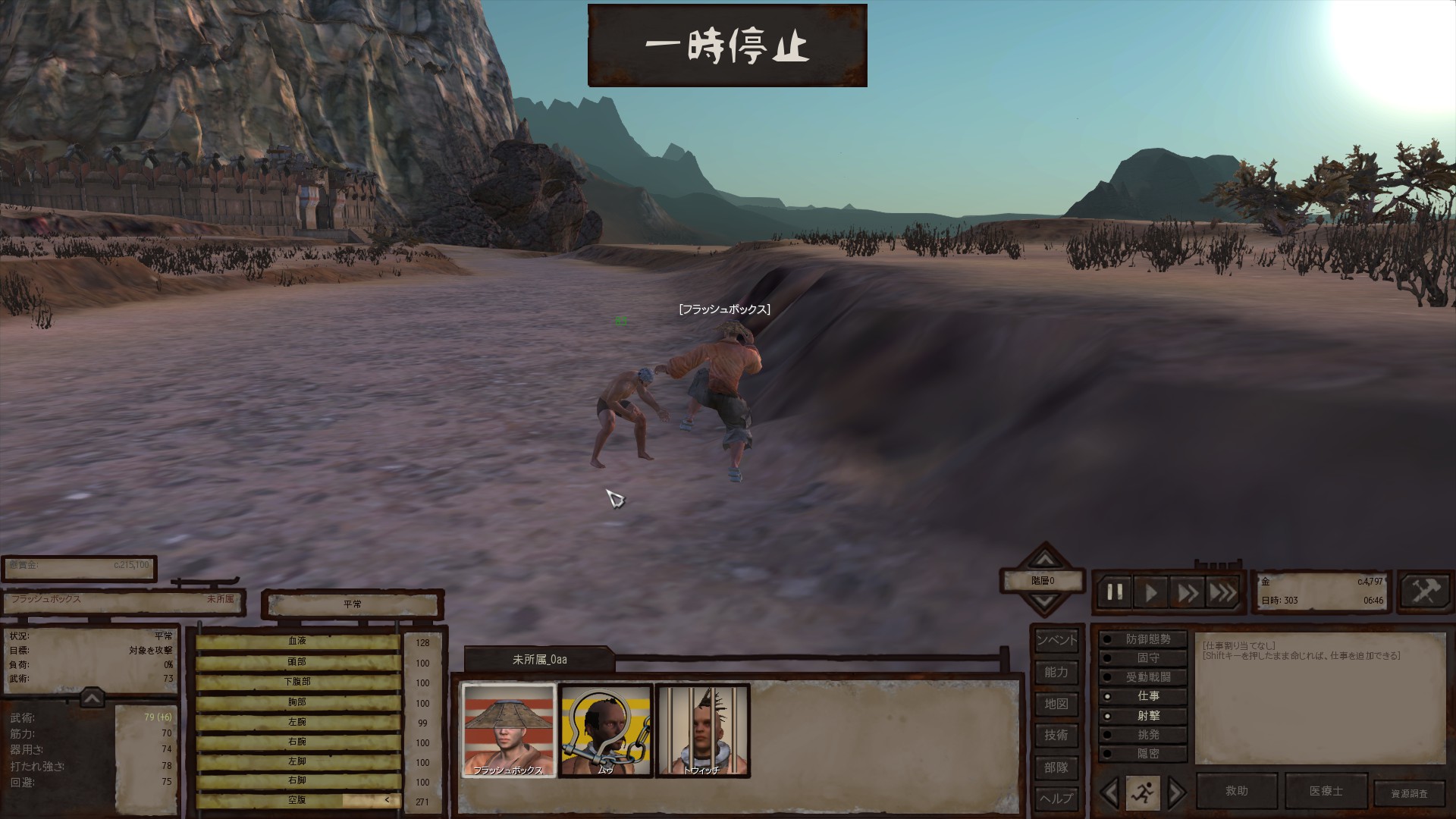The width and height of the screenshot is (1456, 819).
Task: Select the ムゥ shackled character portrait
Action: tap(605, 730)
